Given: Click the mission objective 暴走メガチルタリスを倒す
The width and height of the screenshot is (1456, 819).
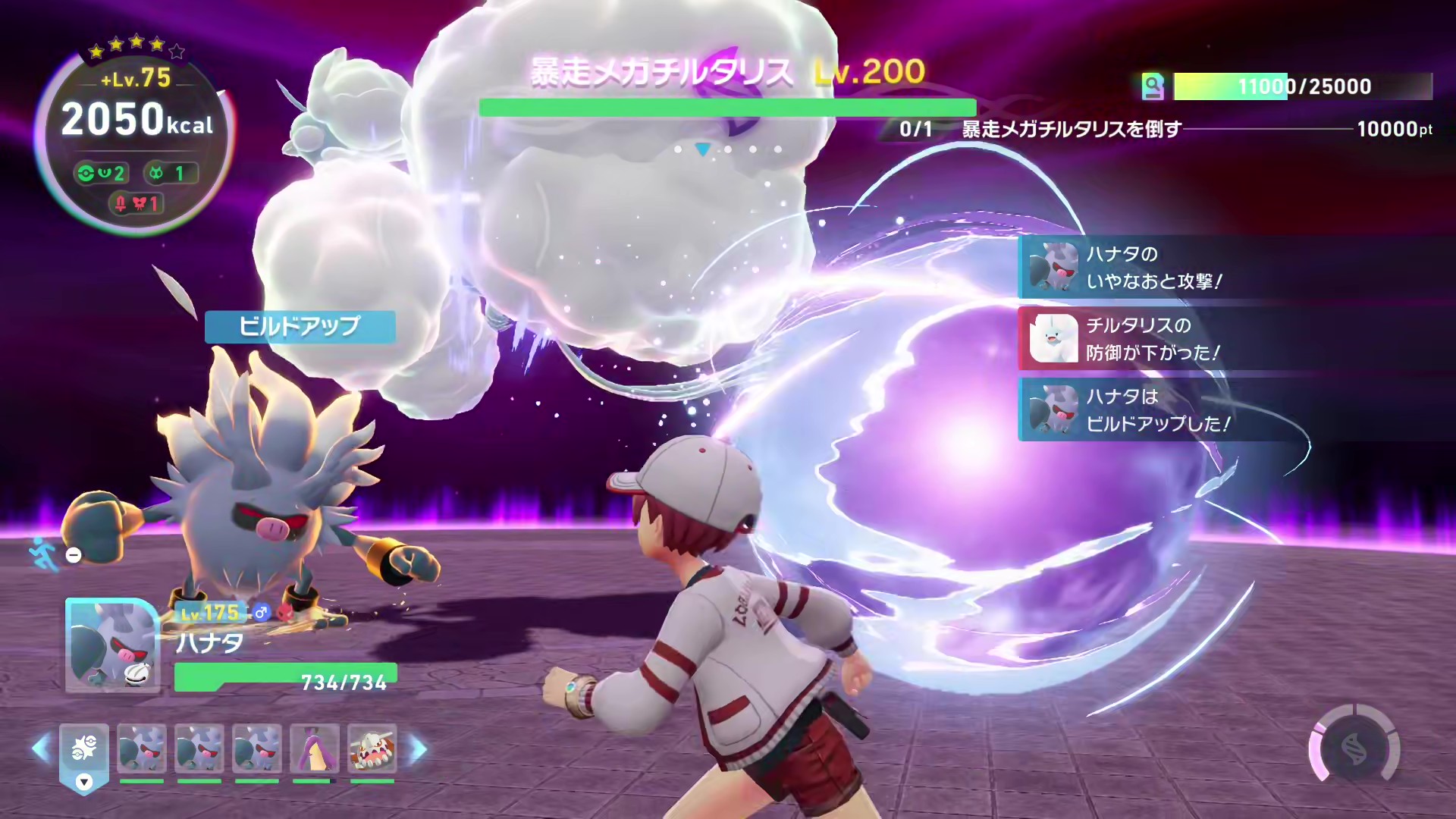Looking at the screenshot, I should coord(1071,130).
